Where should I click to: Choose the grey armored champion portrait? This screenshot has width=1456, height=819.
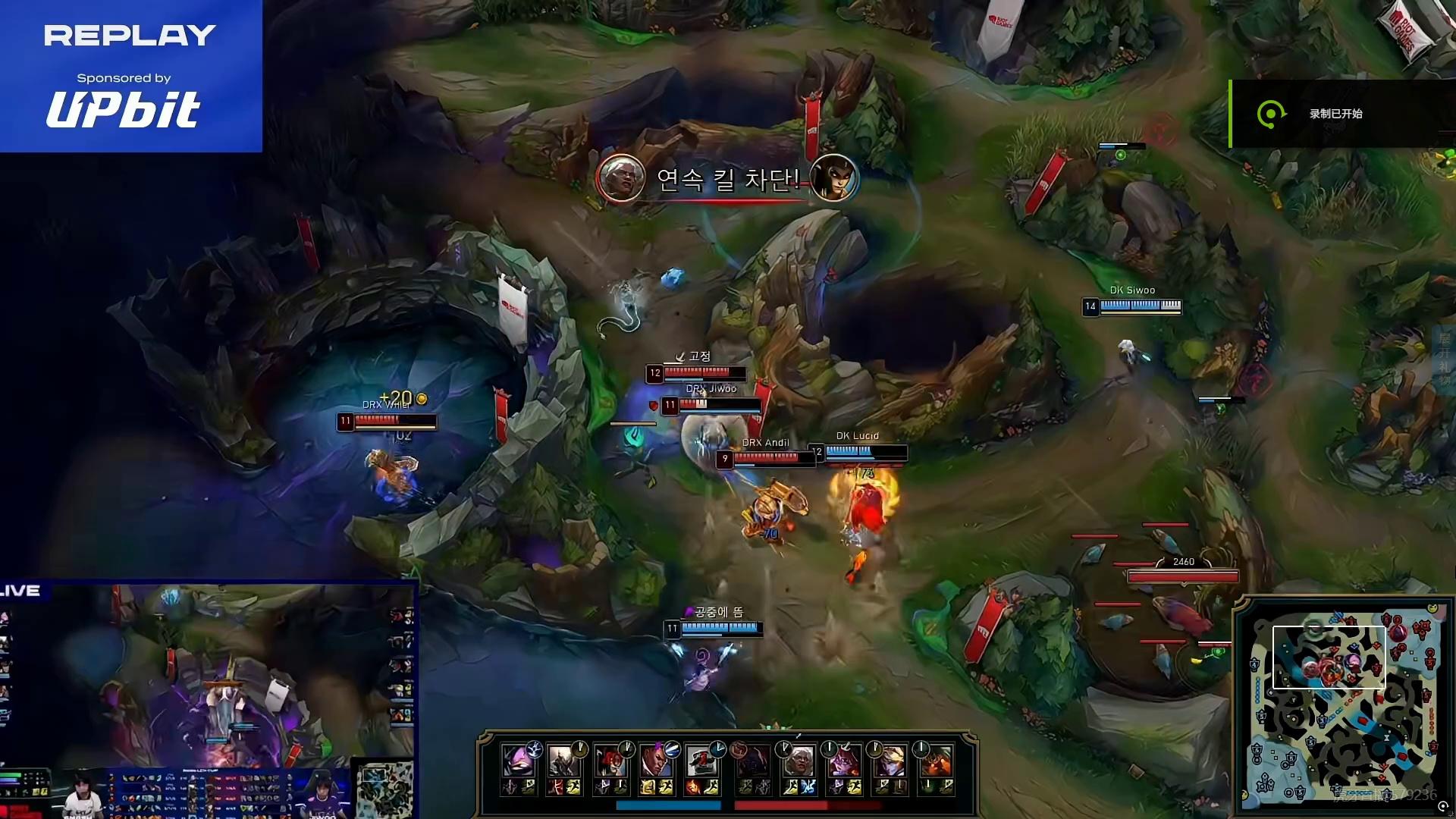coord(563,761)
